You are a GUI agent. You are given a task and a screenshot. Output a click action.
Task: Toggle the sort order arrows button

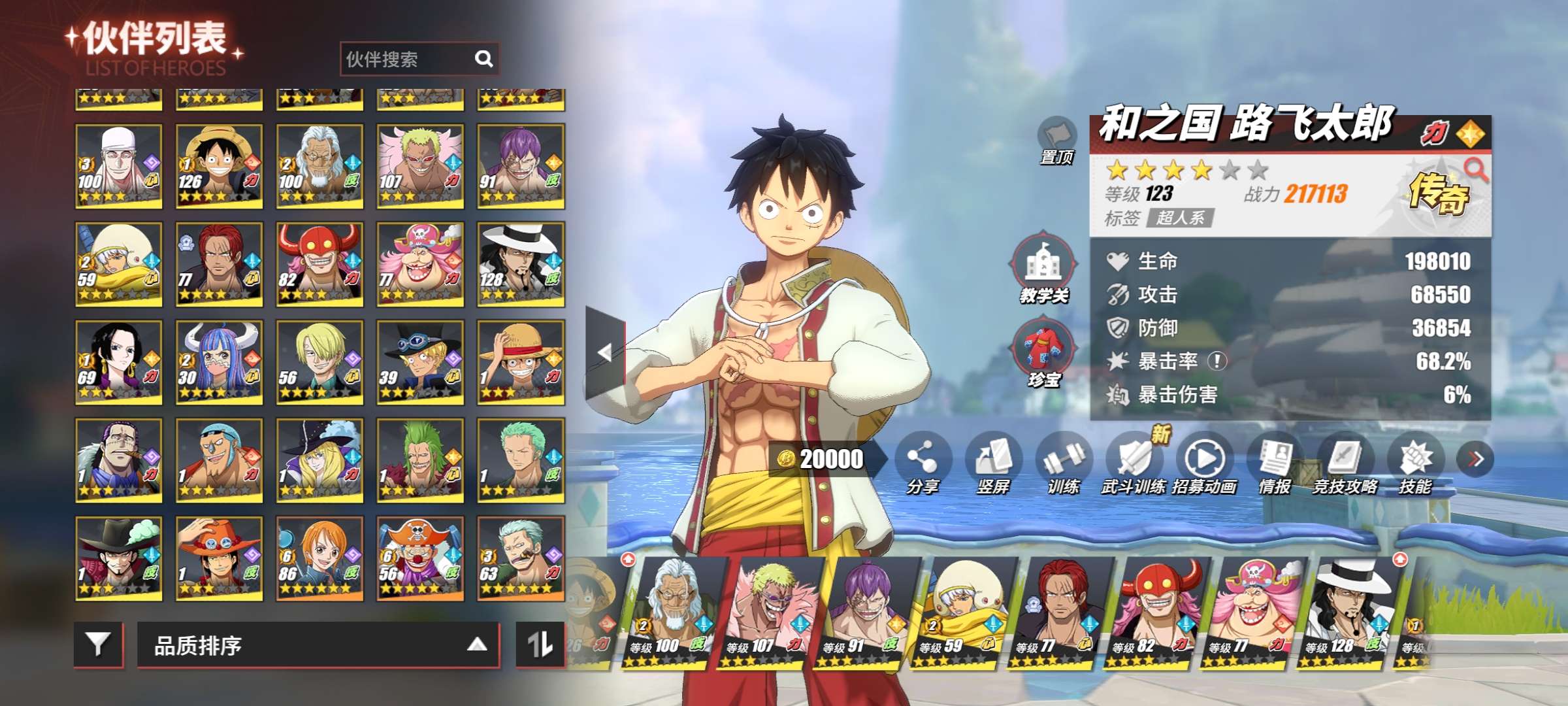click(540, 645)
